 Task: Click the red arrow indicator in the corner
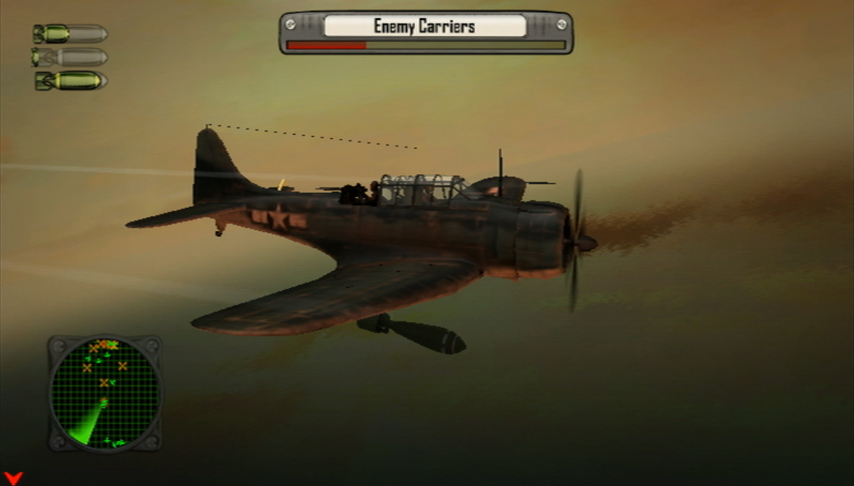pos(14,478)
